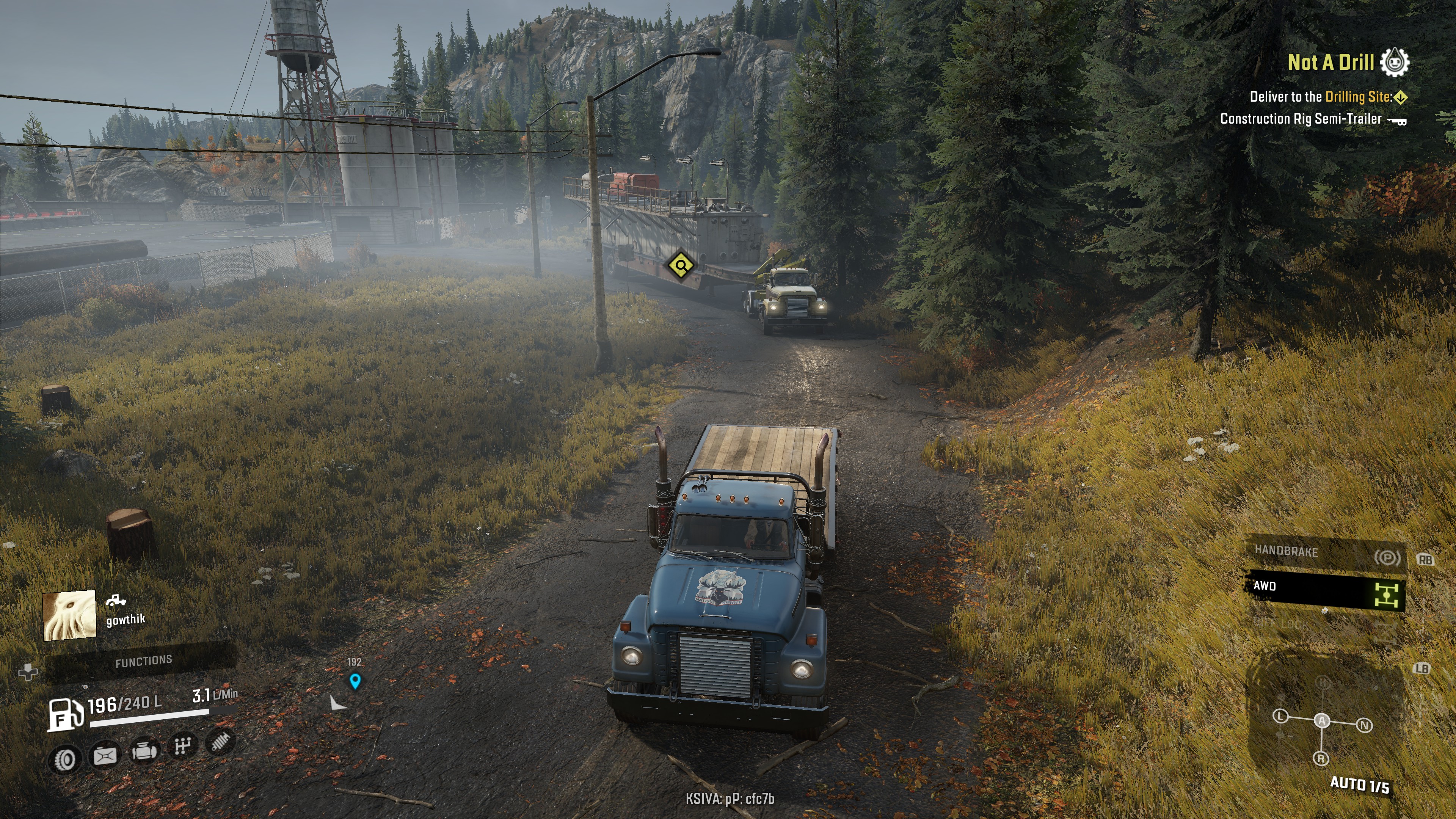Image resolution: width=1456 pixels, height=819 pixels.
Task: Click the wheel damage status icon
Action: (x=64, y=759)
